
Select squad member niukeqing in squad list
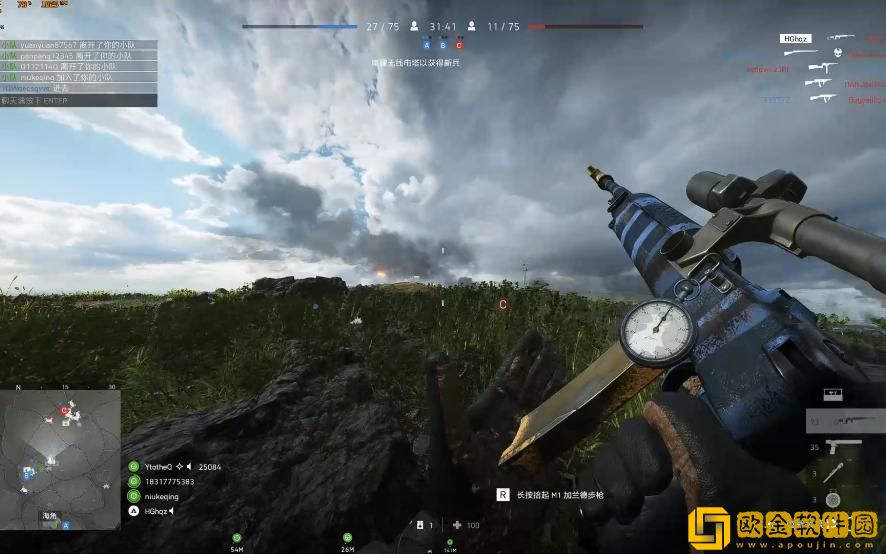point(161,496)
